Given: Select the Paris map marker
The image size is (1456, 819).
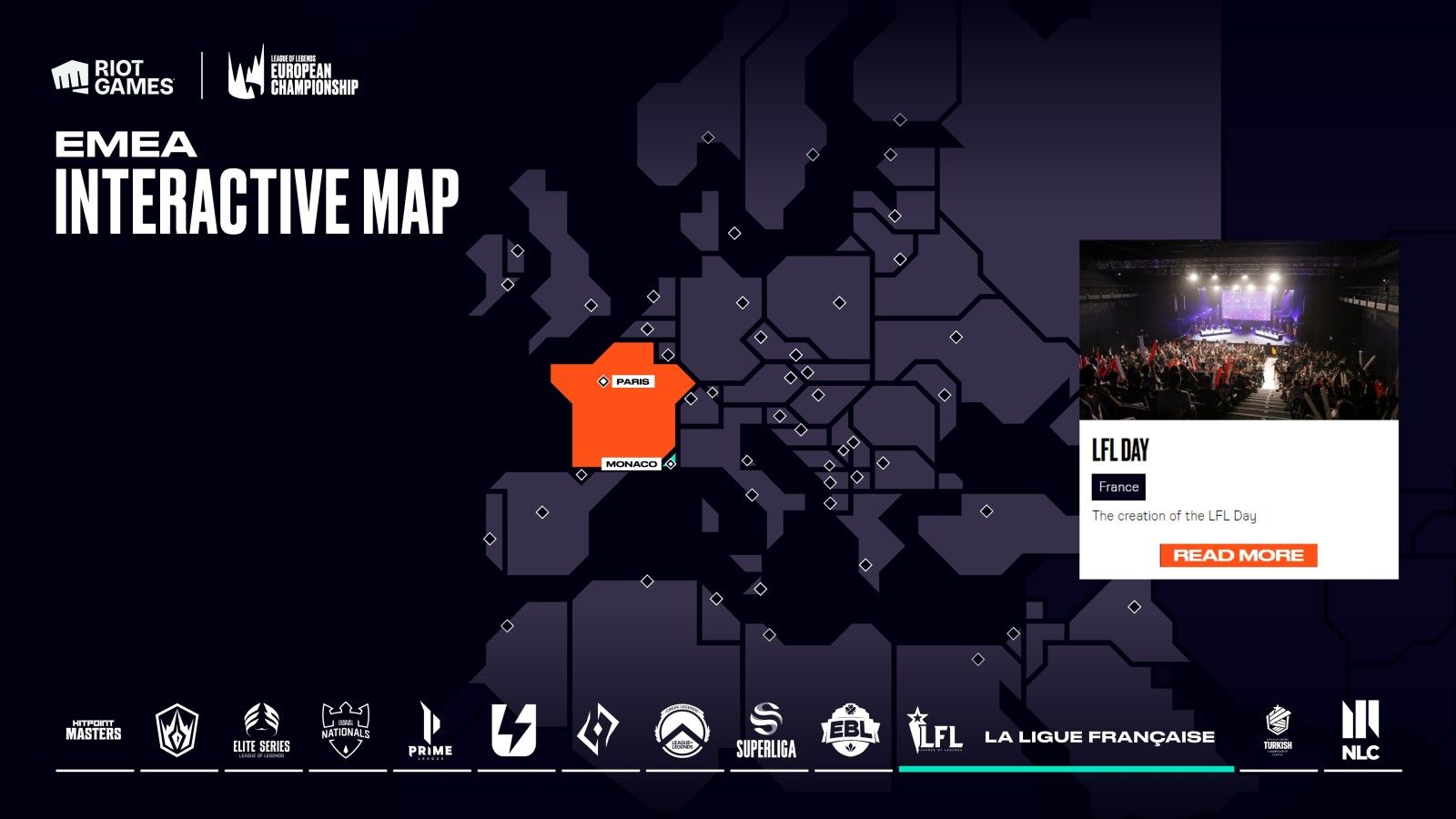Looking at the screenshot, I should point(603,381).
